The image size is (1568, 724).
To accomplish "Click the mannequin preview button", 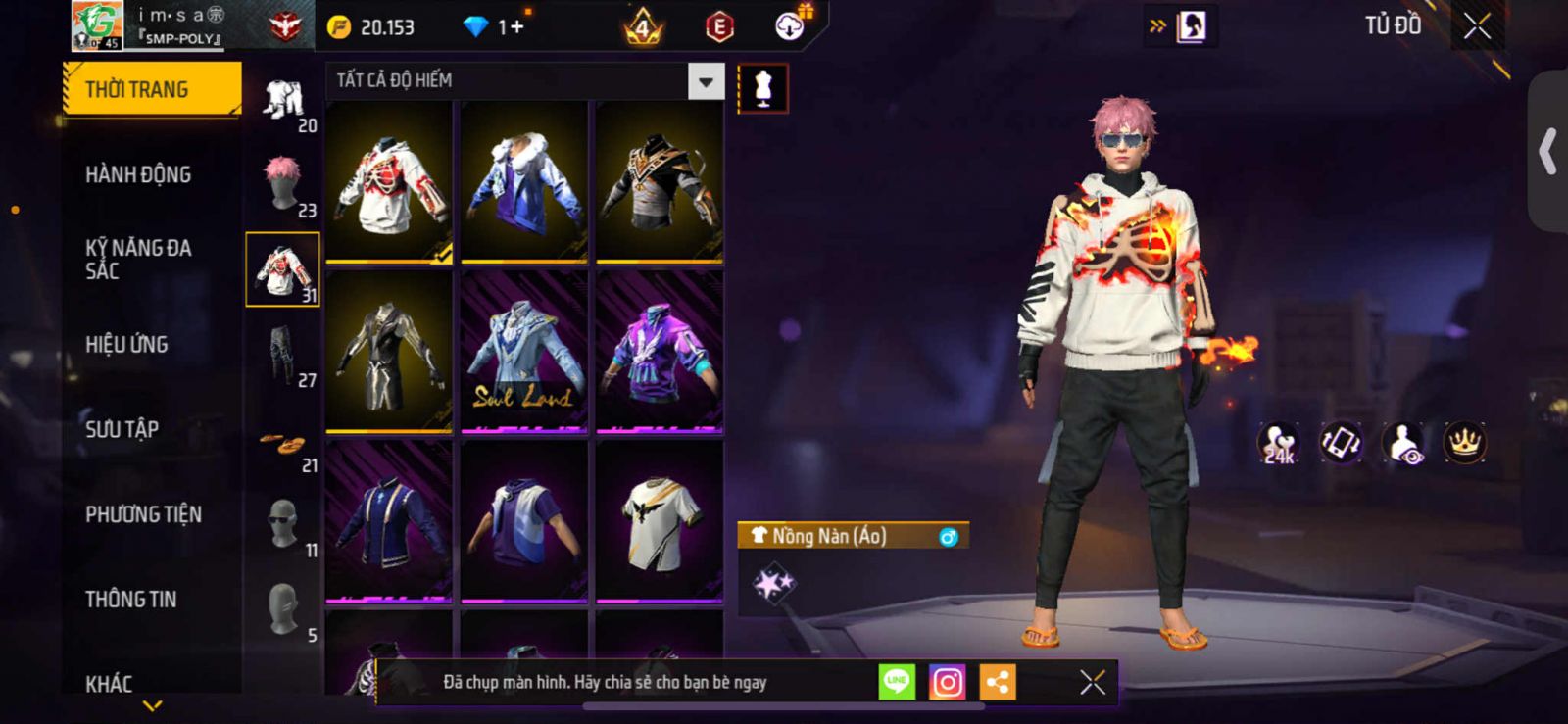I will pos(762,88).
